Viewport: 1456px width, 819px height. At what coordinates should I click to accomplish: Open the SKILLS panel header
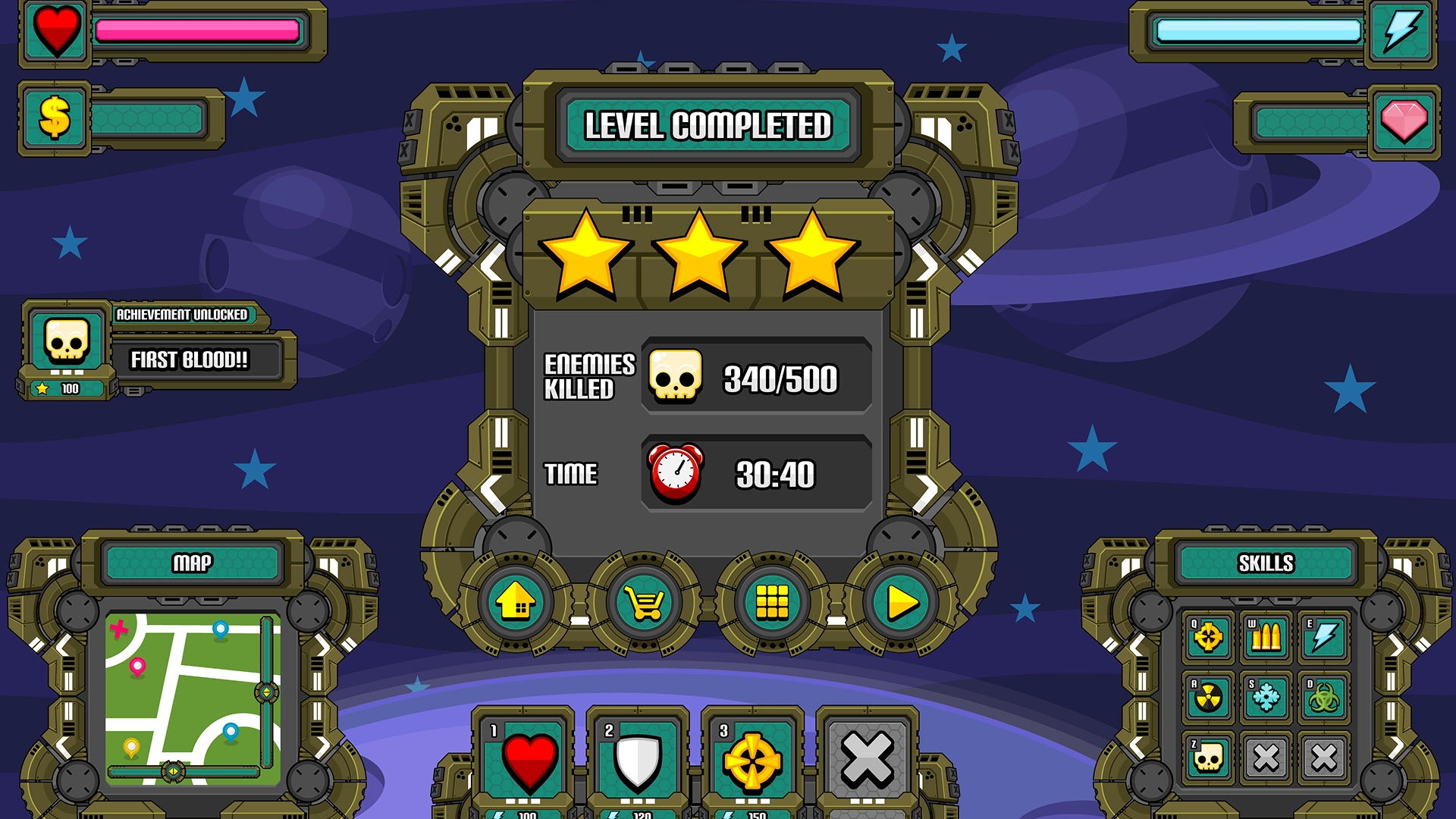tap(1265, 561)
